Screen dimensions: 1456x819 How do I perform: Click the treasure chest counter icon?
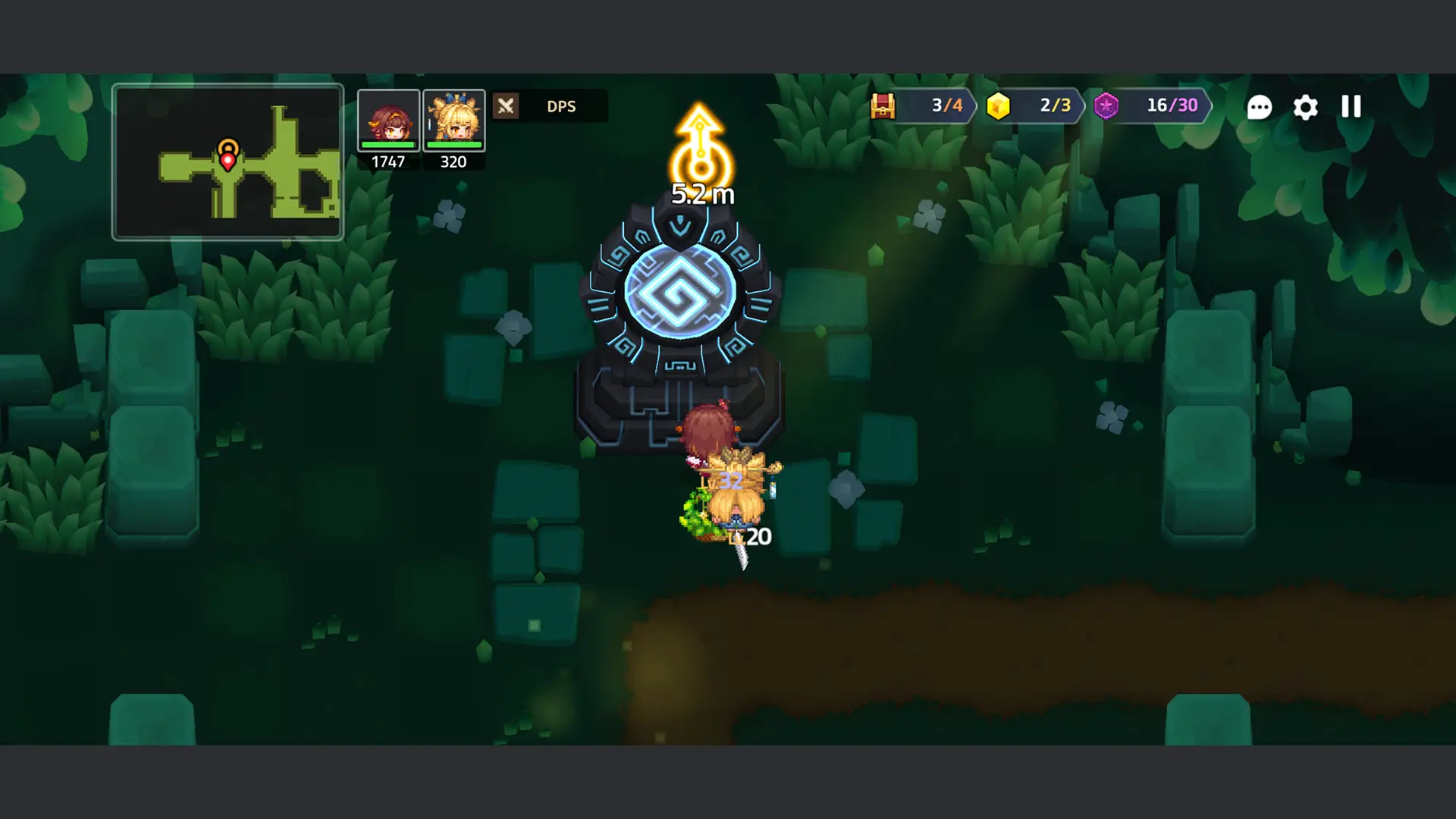tap(884, 107)
